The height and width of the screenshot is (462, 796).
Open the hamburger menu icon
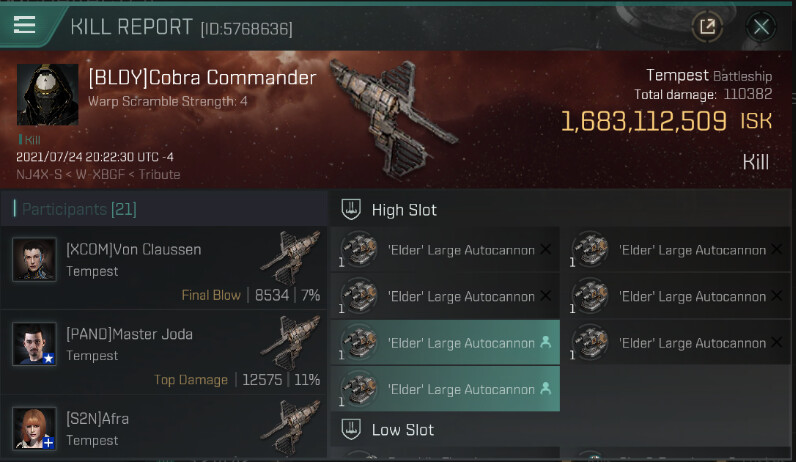pyautogui.click(x=24, y=26)
